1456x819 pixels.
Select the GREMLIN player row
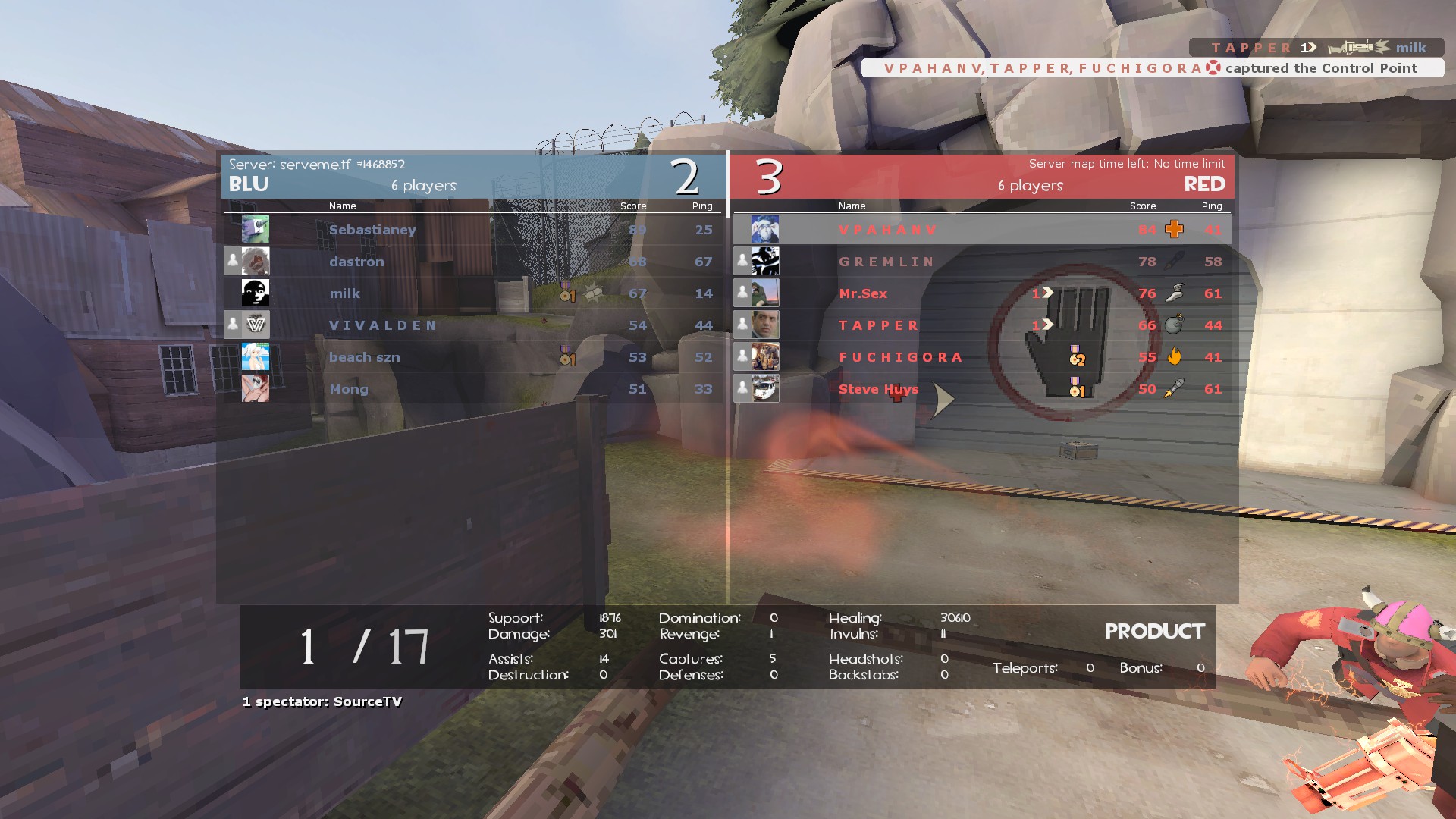(x=886, y=262)
